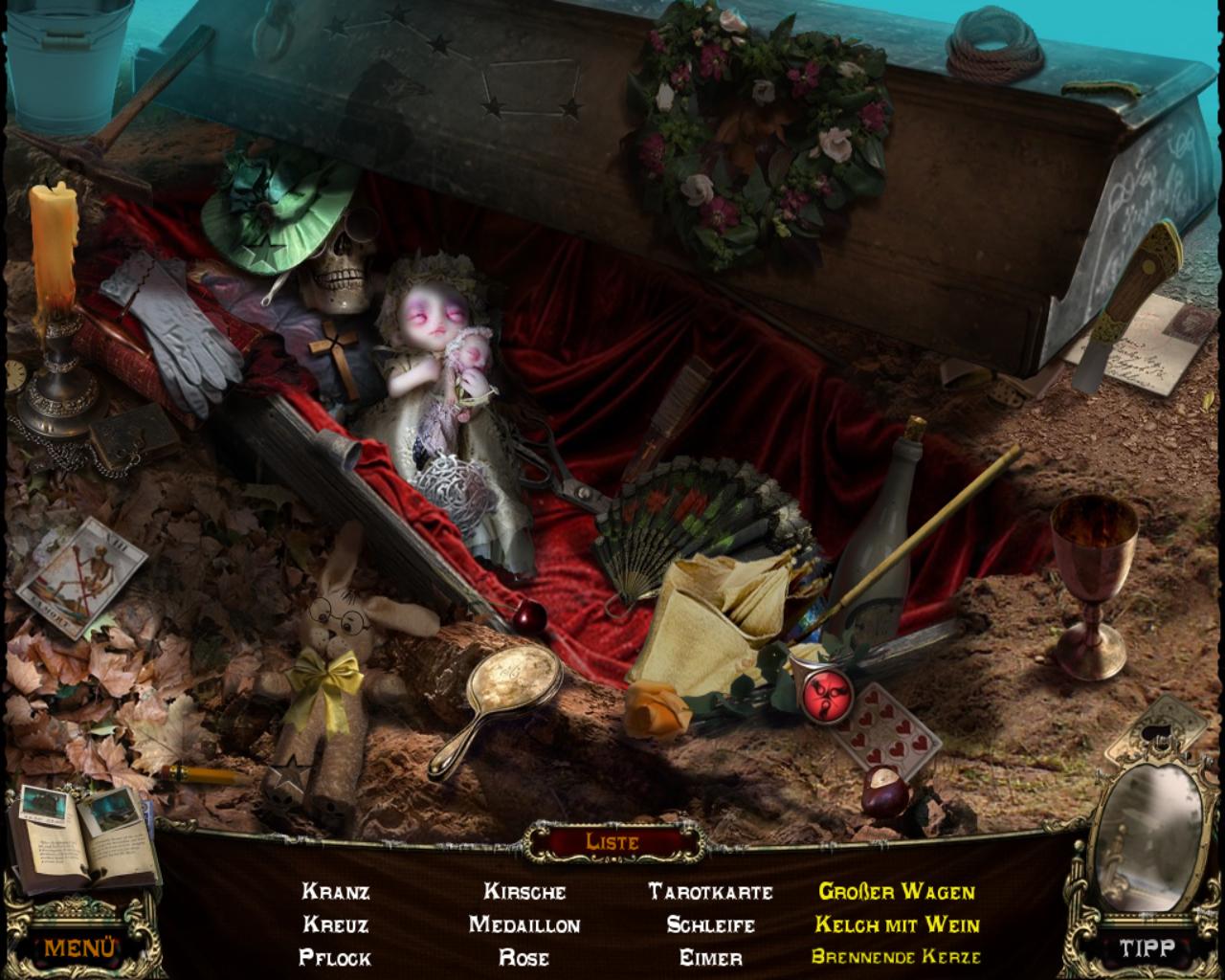Choose Medaillon in the item list
Image resolution: width=1225 pixels, height=980 pixels.
pyautogui.click(x=524, y=924)
